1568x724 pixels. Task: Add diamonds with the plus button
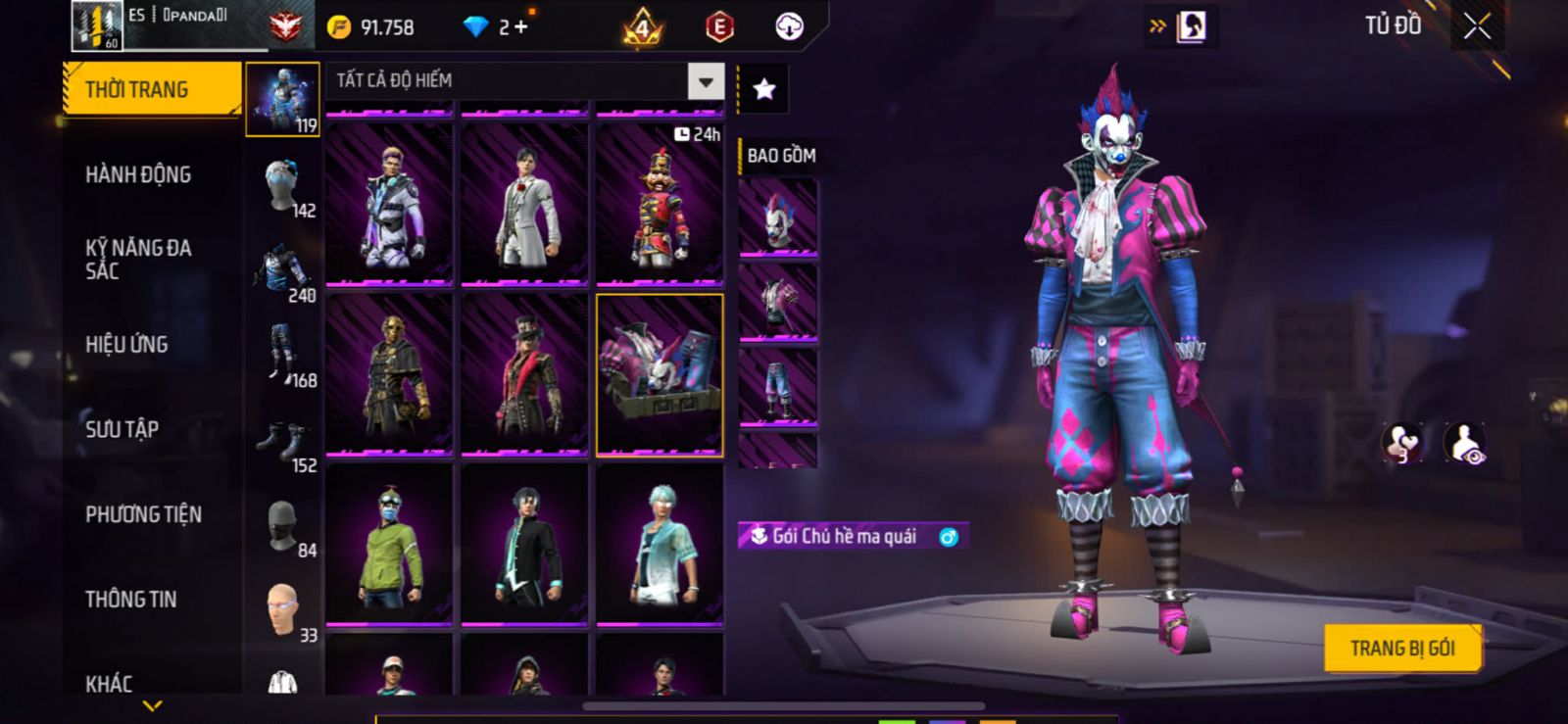click(520, 27)
